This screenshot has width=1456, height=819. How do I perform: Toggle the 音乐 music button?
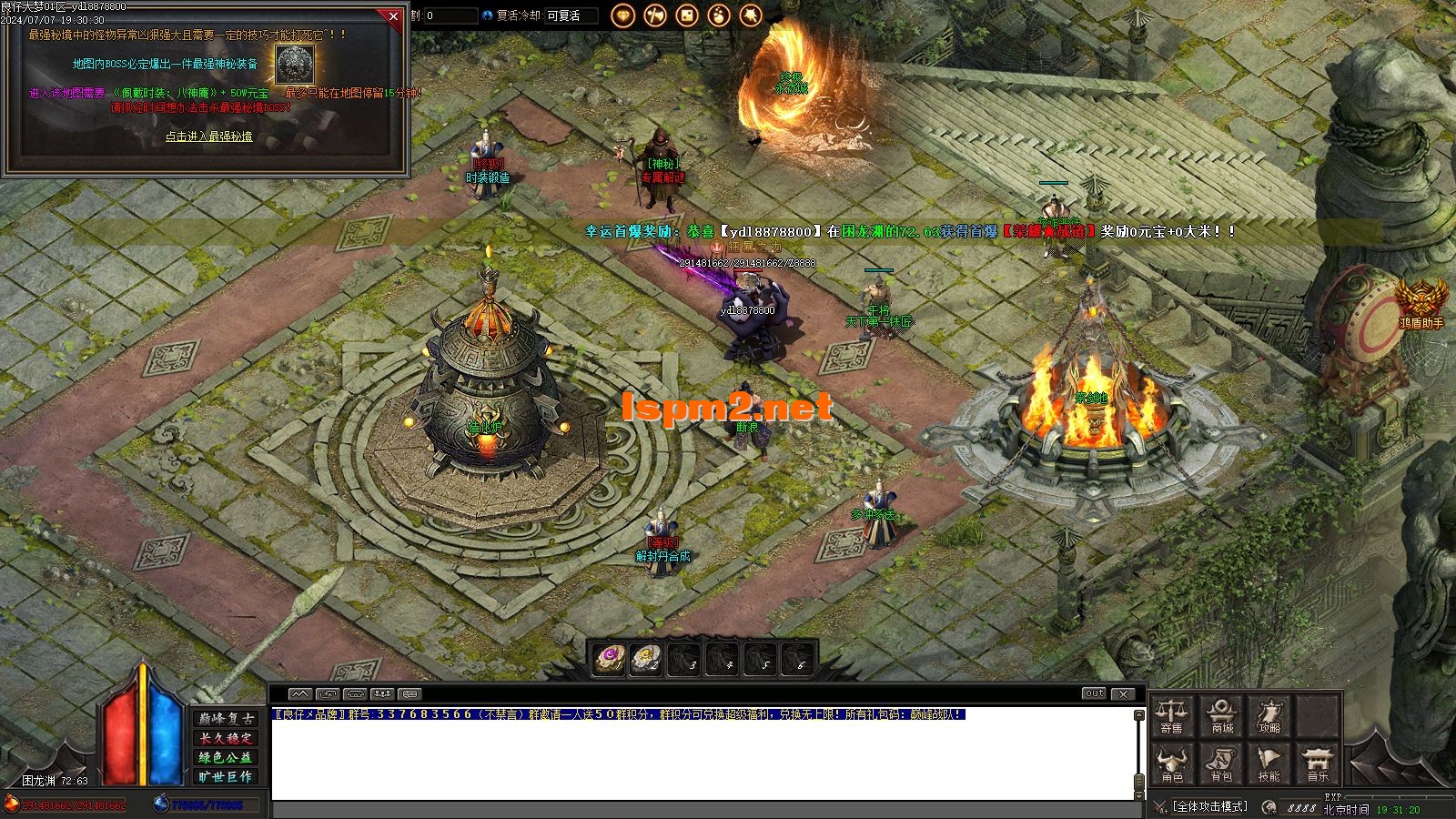tap(1318, 764)
